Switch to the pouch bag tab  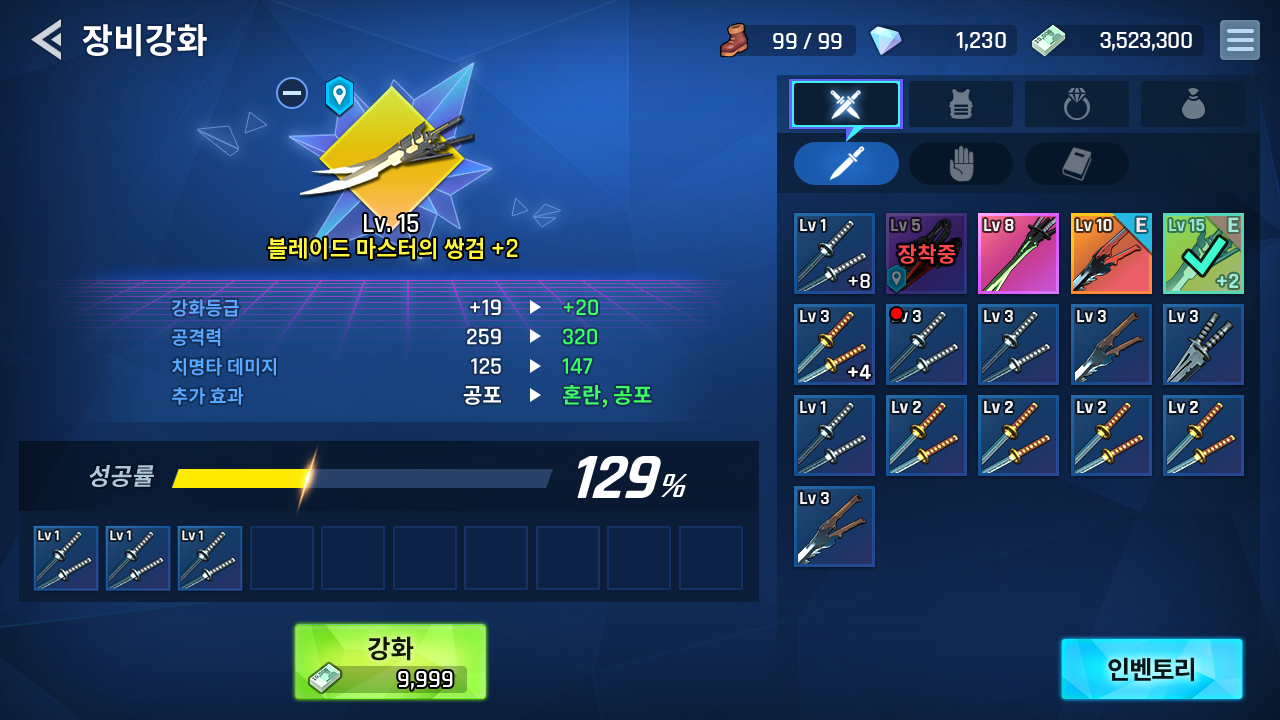(1193, 104)
